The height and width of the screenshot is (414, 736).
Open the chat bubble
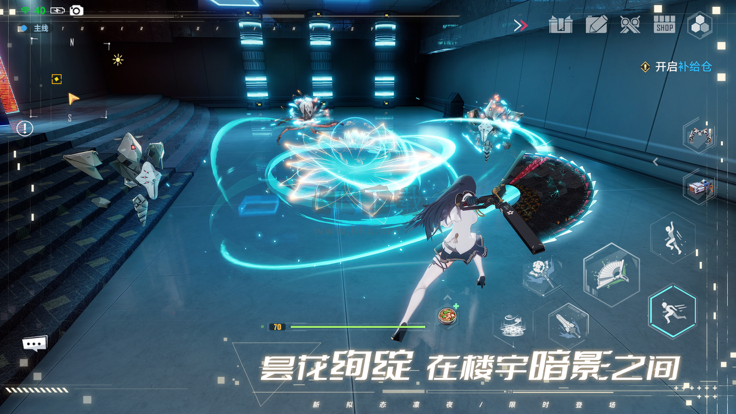(35, 343)
